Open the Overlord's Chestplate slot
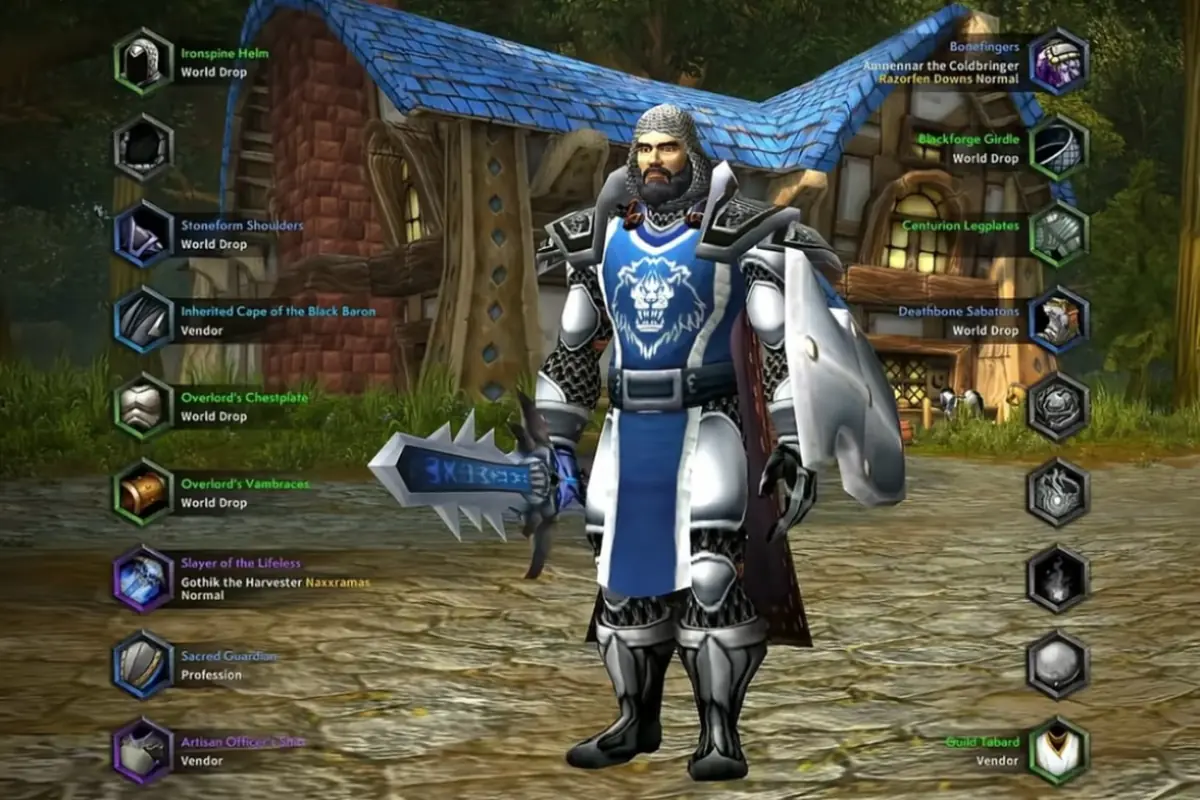 (x=143, y=406)
